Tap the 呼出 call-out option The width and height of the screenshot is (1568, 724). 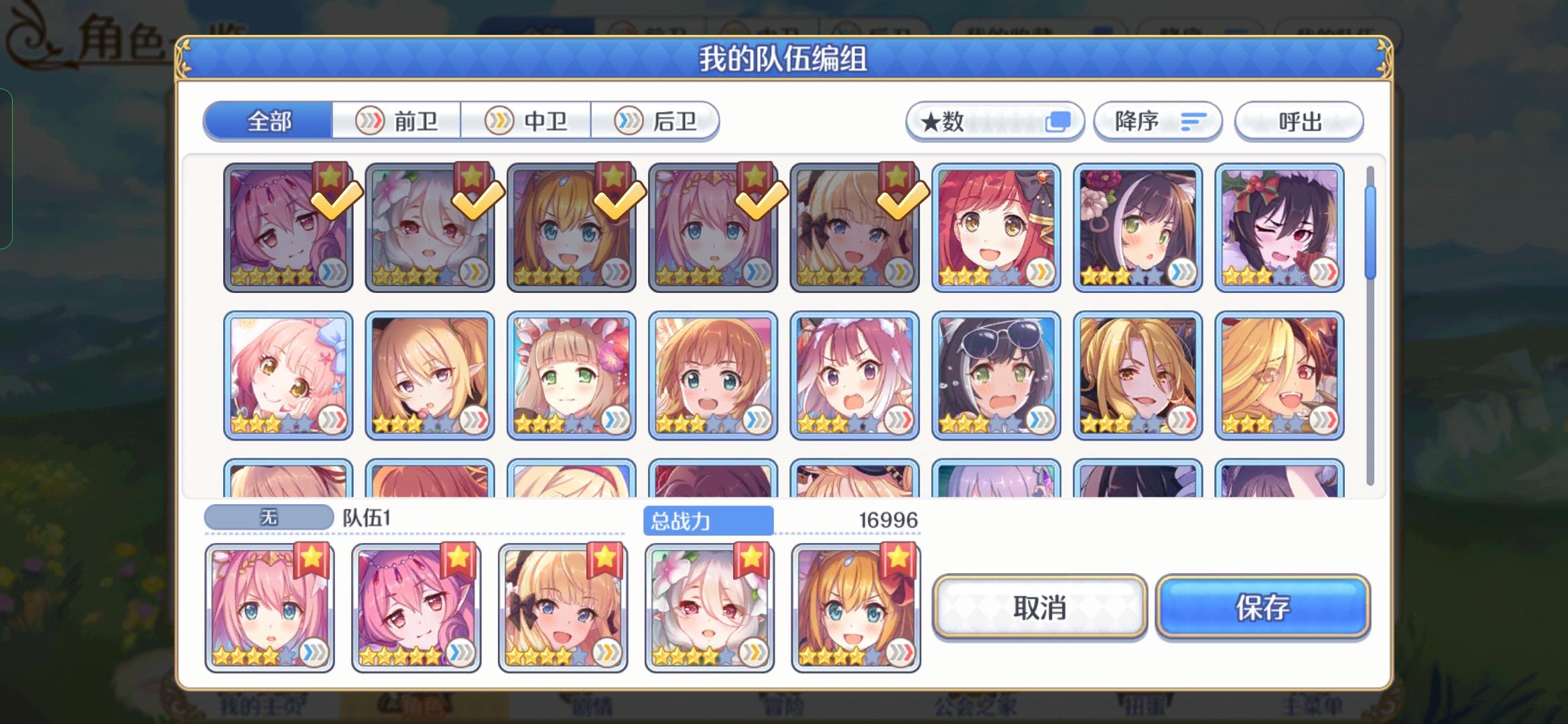1299,121
